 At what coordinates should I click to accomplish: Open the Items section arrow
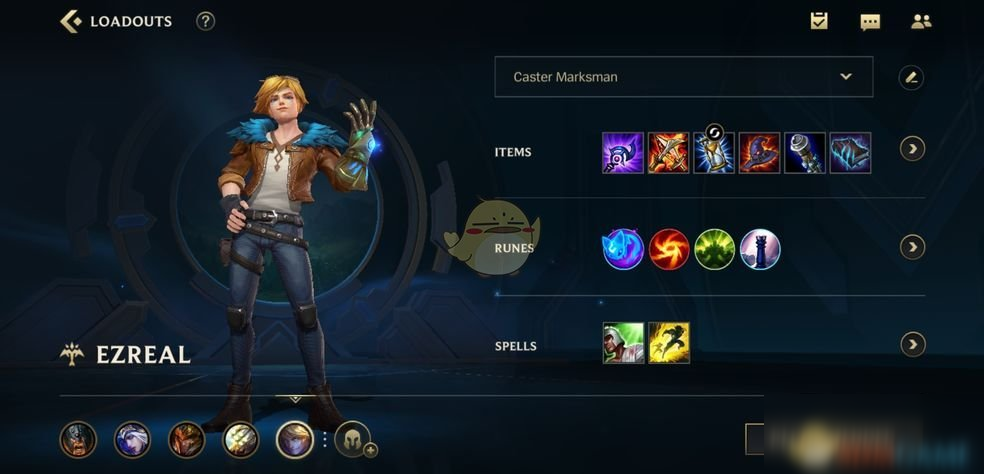(912, 149)
